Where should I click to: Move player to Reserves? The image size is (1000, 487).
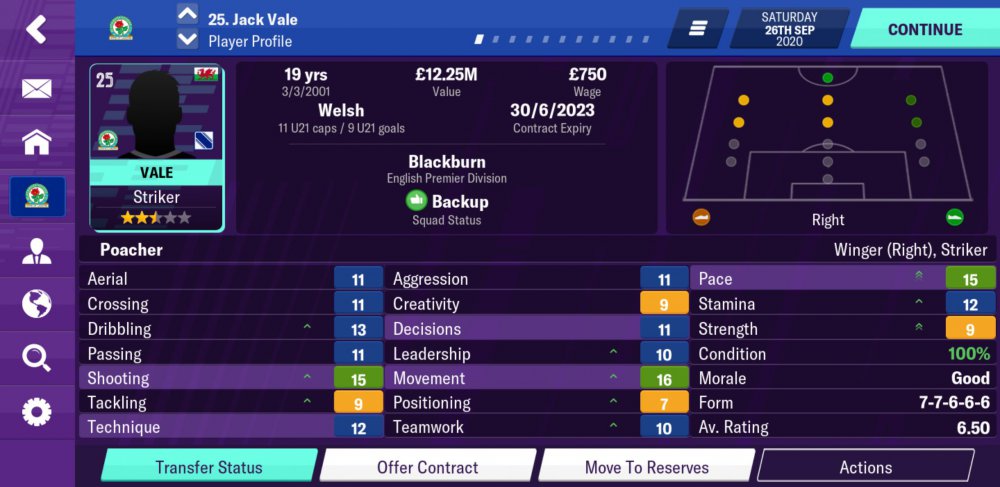(646, 467)
